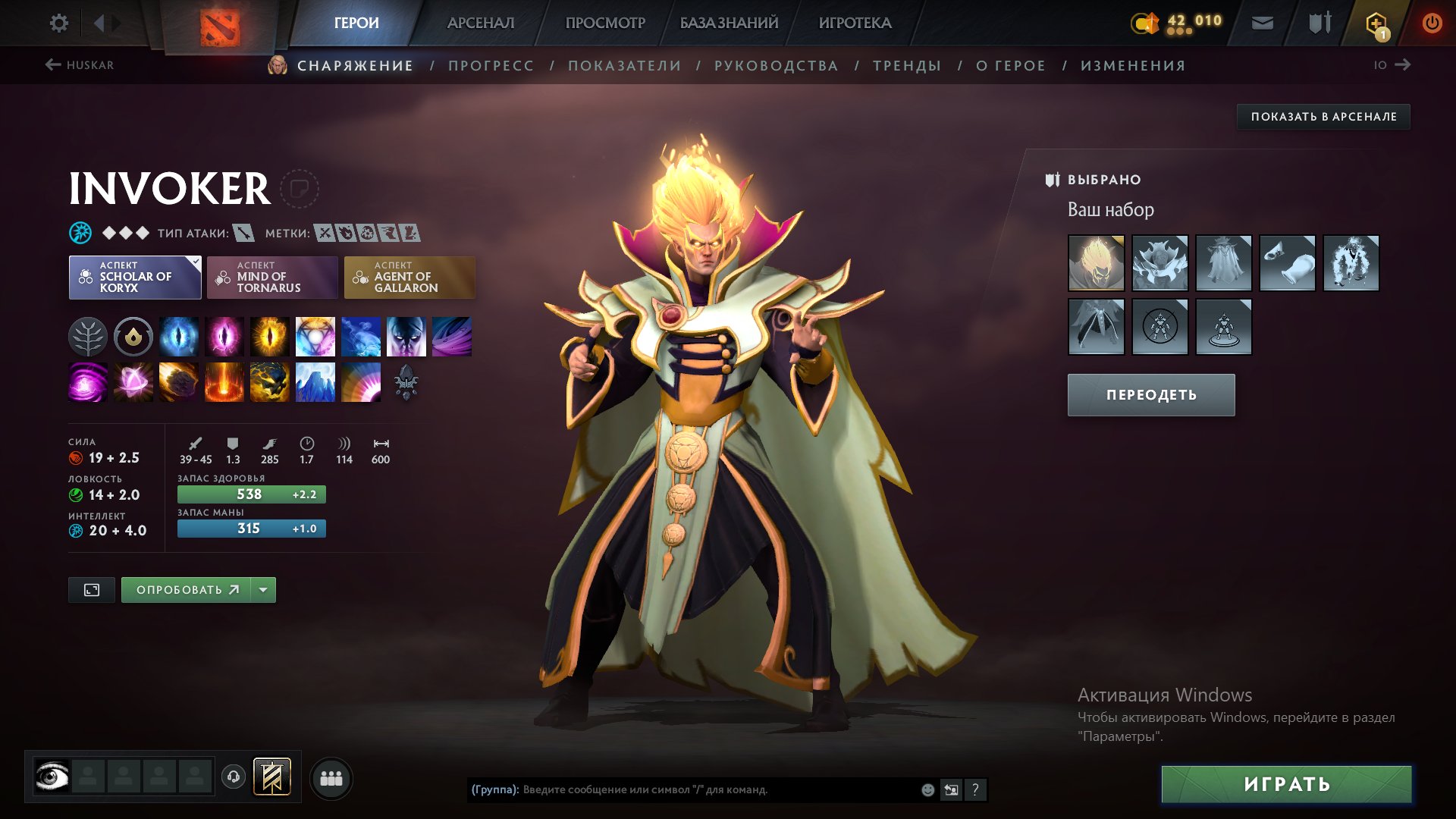The height and width of the screenshot is (819, 1456).
Task: Select the Mind of Tornarus aspect
Action: point(272,278)
